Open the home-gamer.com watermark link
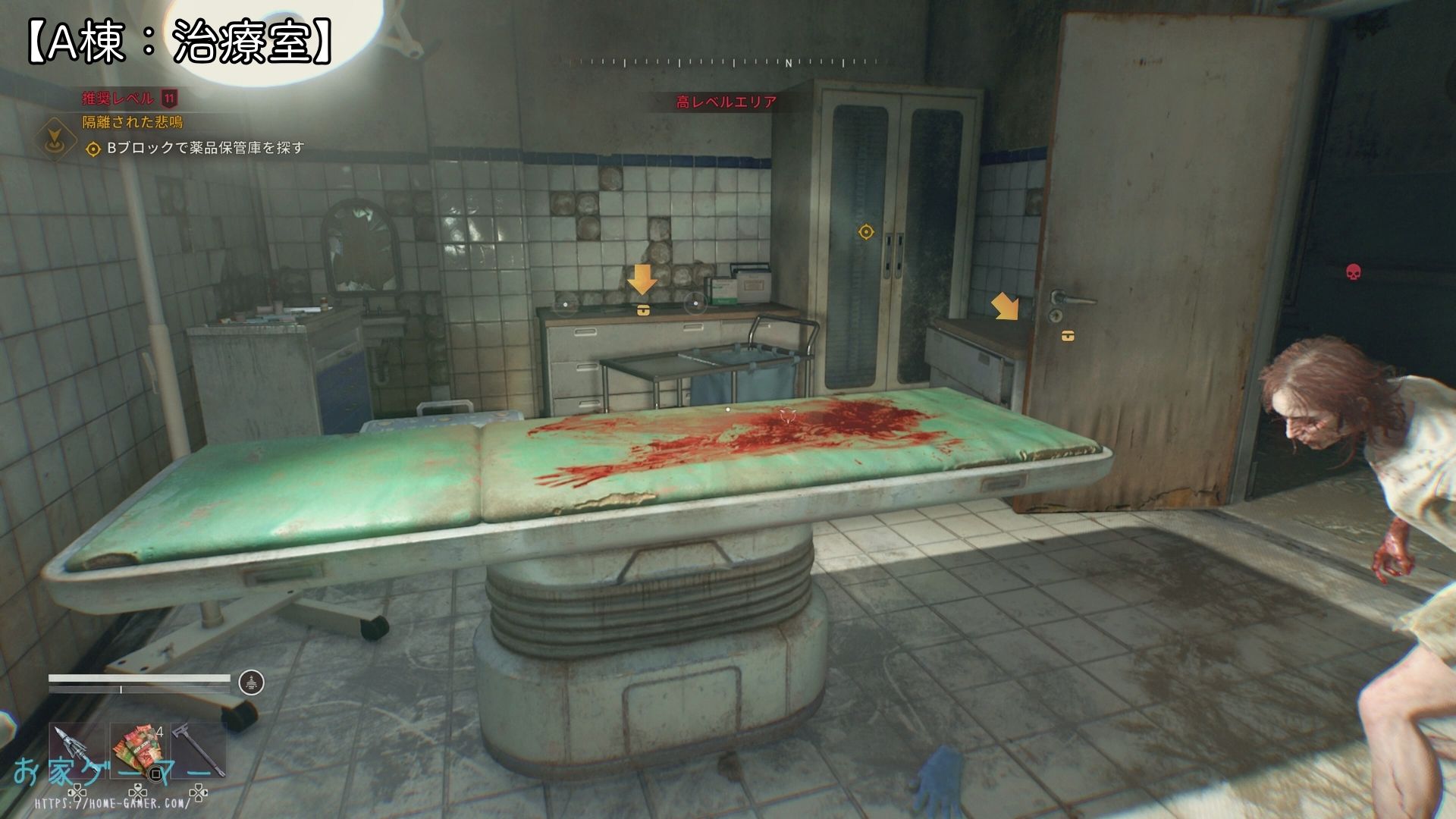This screenshot has height=819, width=1456. click(x=111, y=802)
